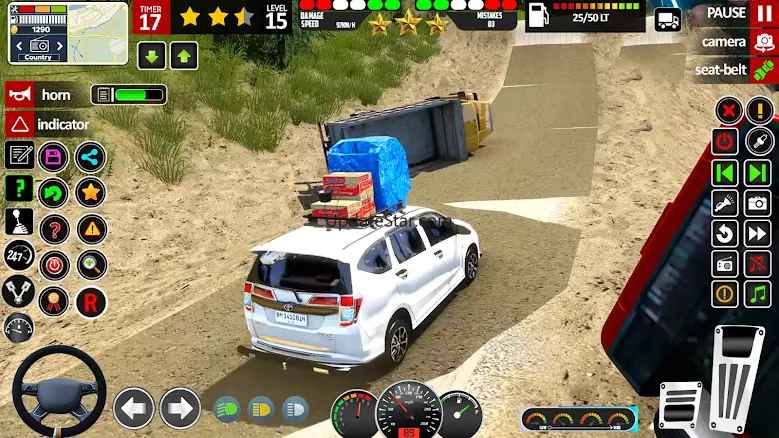Steer left with the left arrow
The height and width of the screenshot is (438, 779).
pyautogui.click(x=133, y=408)
